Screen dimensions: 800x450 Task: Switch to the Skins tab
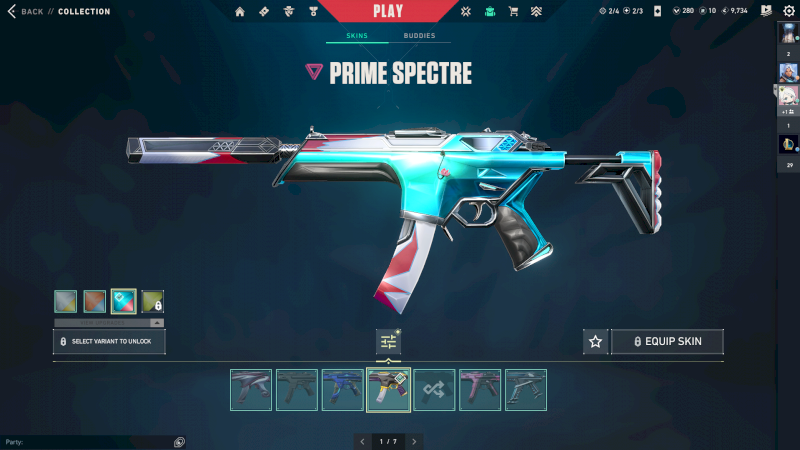[x=356, y=36]
